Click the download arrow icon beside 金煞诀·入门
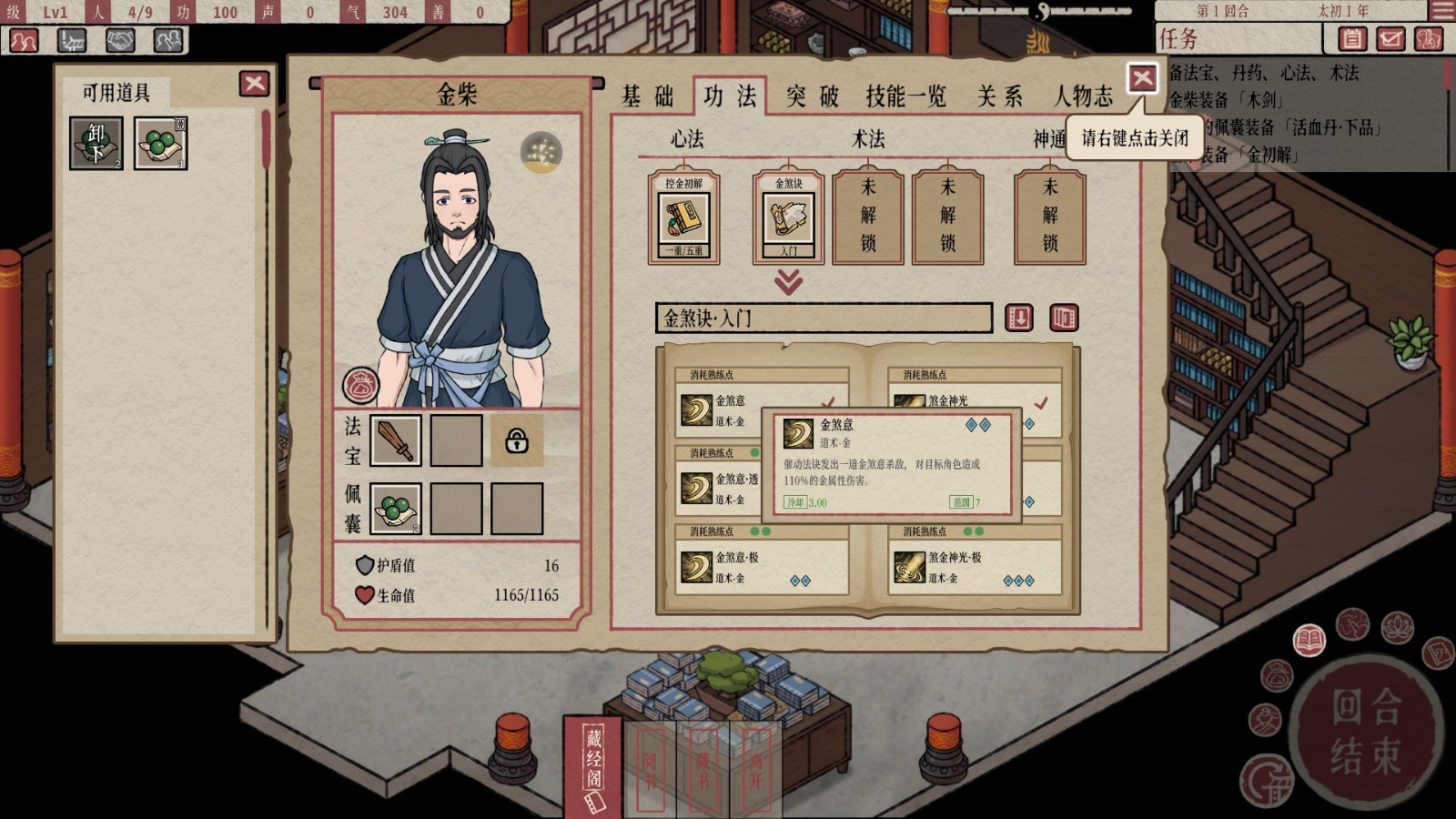Image resolution: width=1456 pixels, height=819 pixels. 1021,318
